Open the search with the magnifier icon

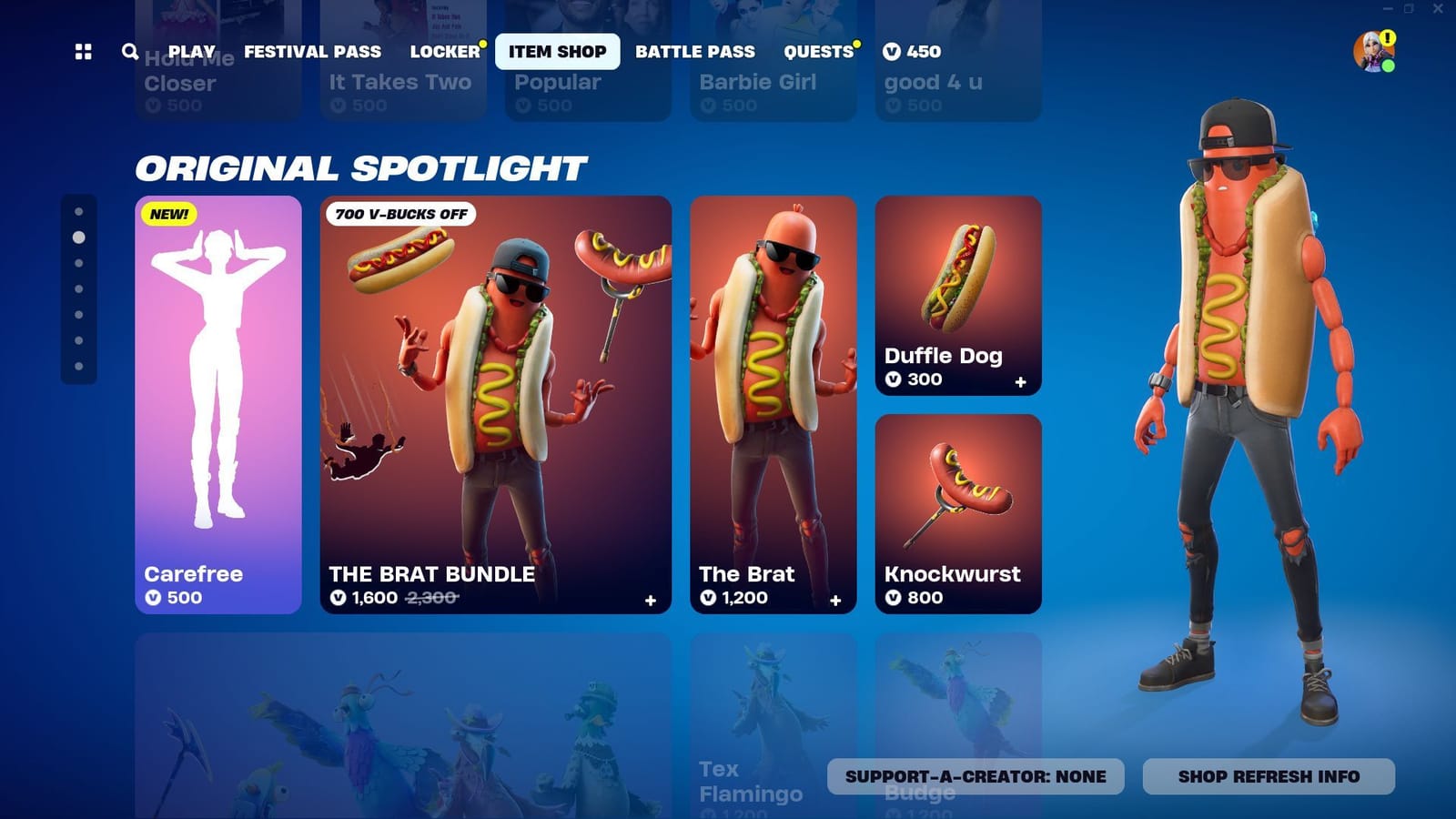click(x=128, y=52)
